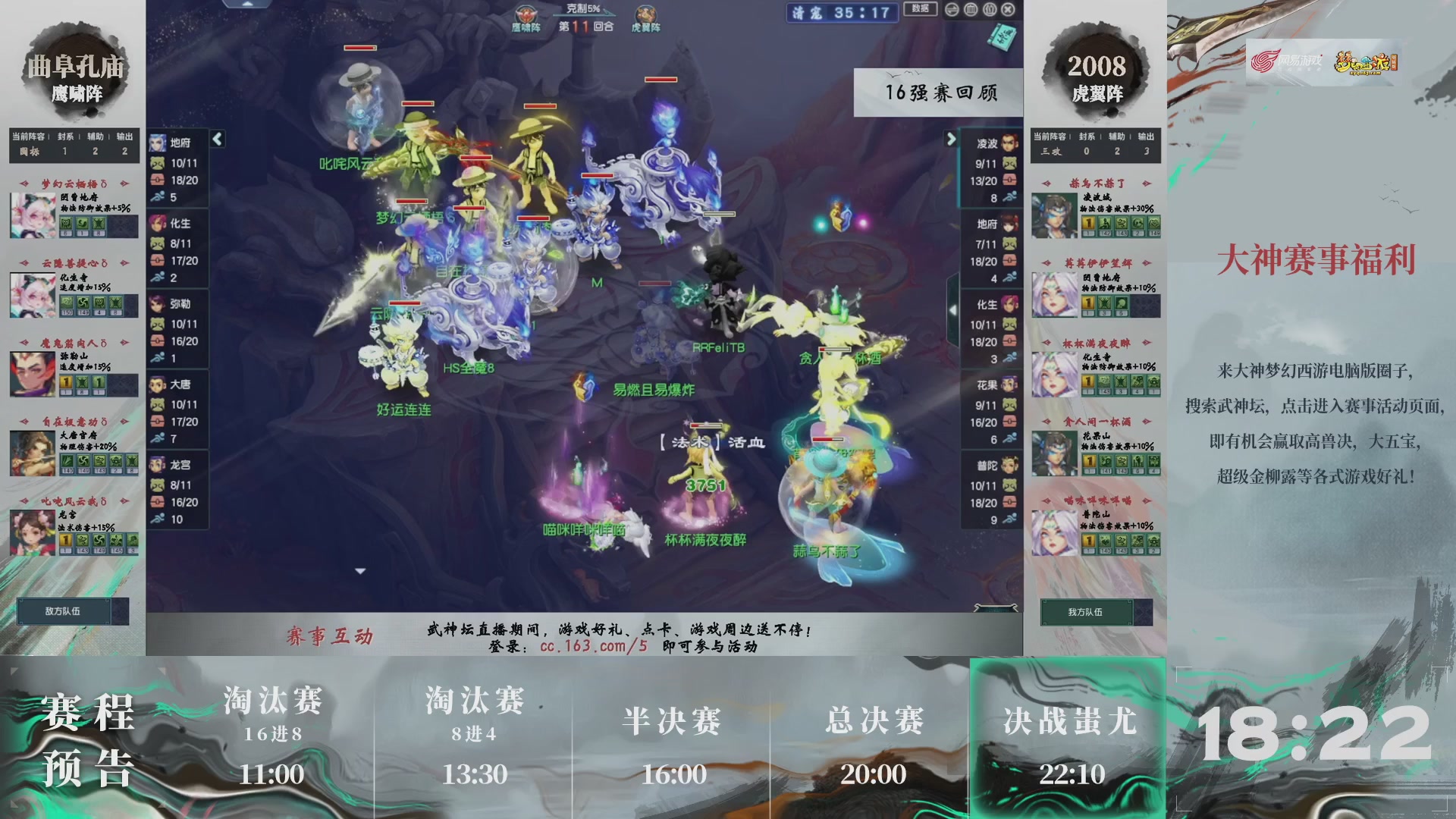Toggle the camera capture icon

989,9
